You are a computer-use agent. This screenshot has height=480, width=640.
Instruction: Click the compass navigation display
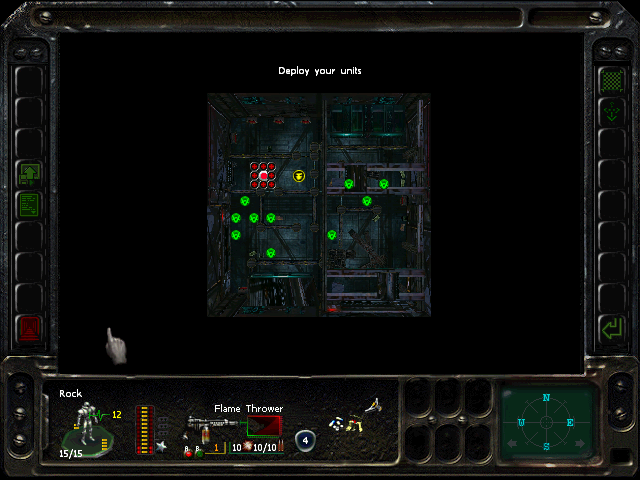click(x=546, y=421)
